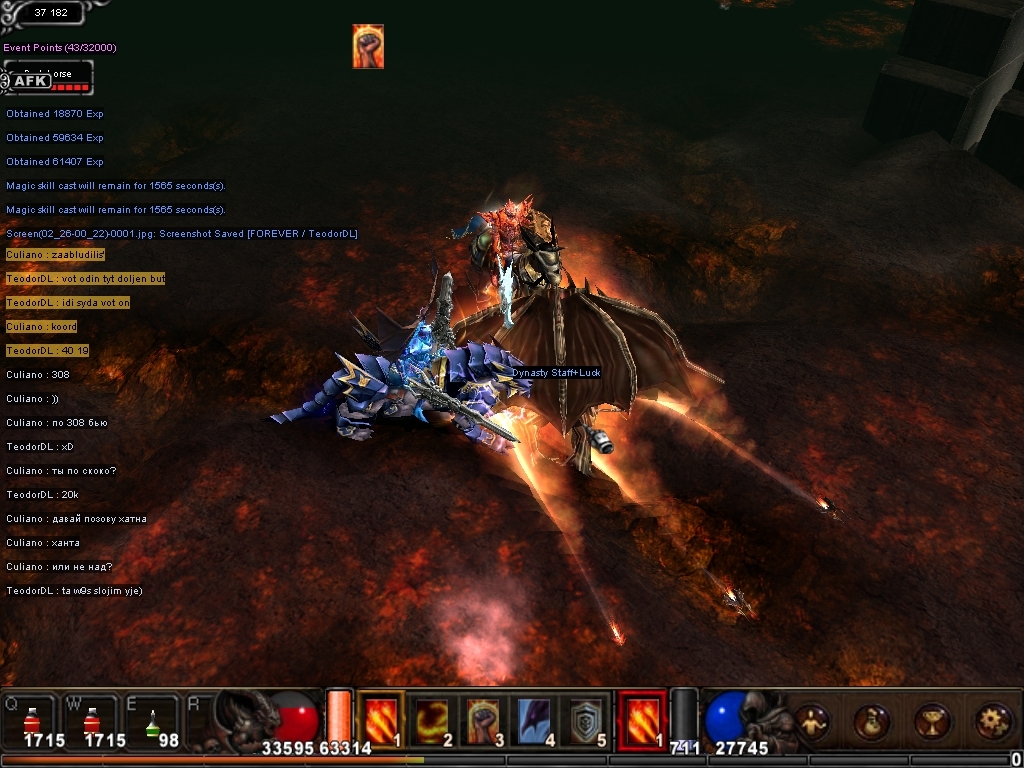
Task: Click the active fist buff icon
Action: (x=368, y=46)
